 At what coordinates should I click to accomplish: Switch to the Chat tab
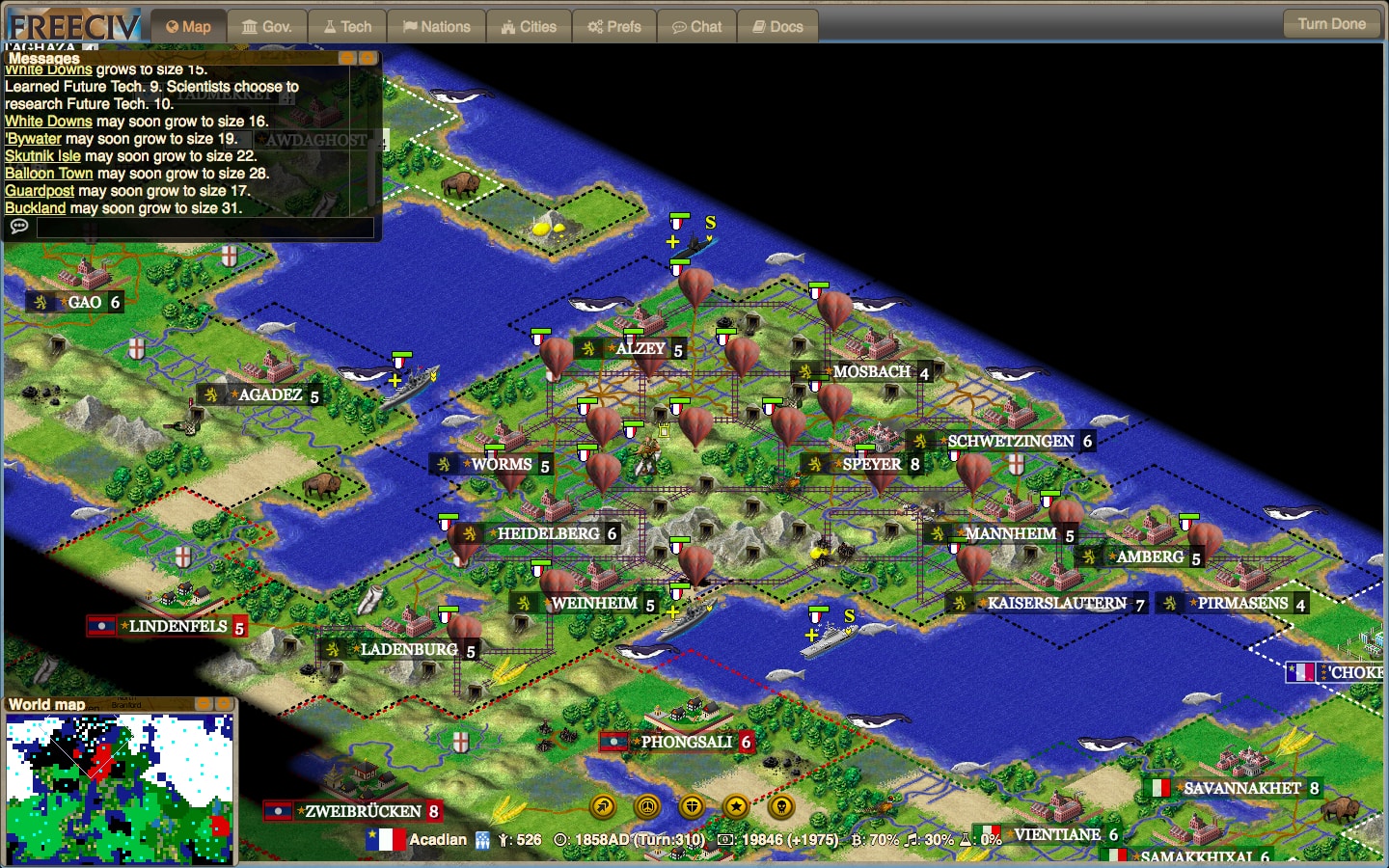coord(696,27)
